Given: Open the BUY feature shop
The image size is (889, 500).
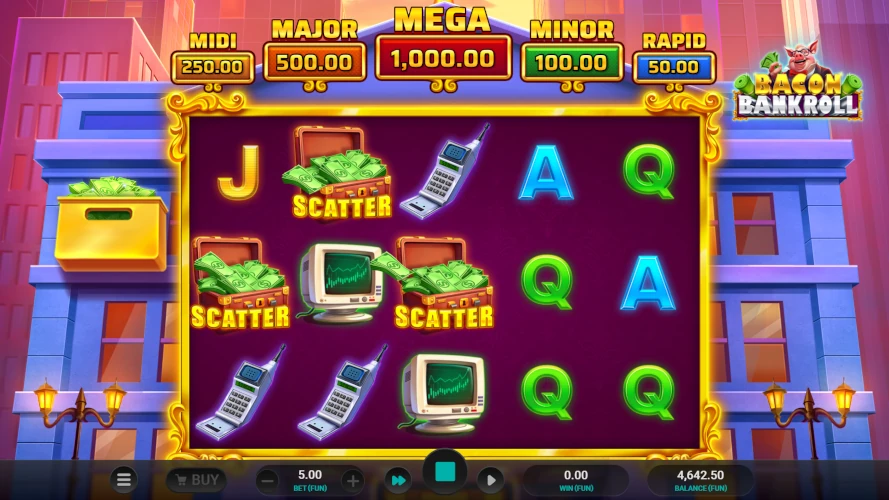Looking at the screenshot, I should pos(196,480).
